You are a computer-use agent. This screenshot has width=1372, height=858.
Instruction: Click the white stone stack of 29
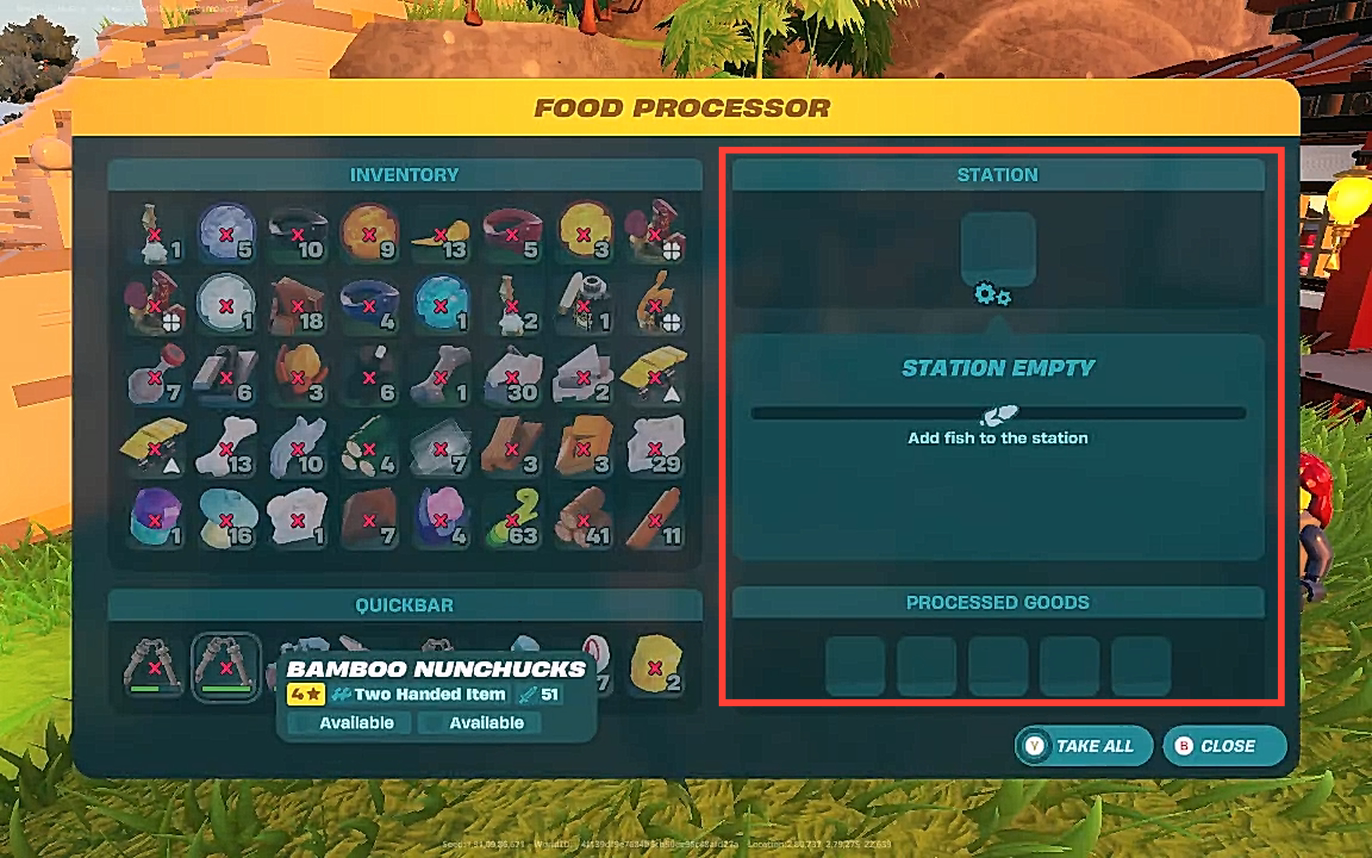(655, 448)
